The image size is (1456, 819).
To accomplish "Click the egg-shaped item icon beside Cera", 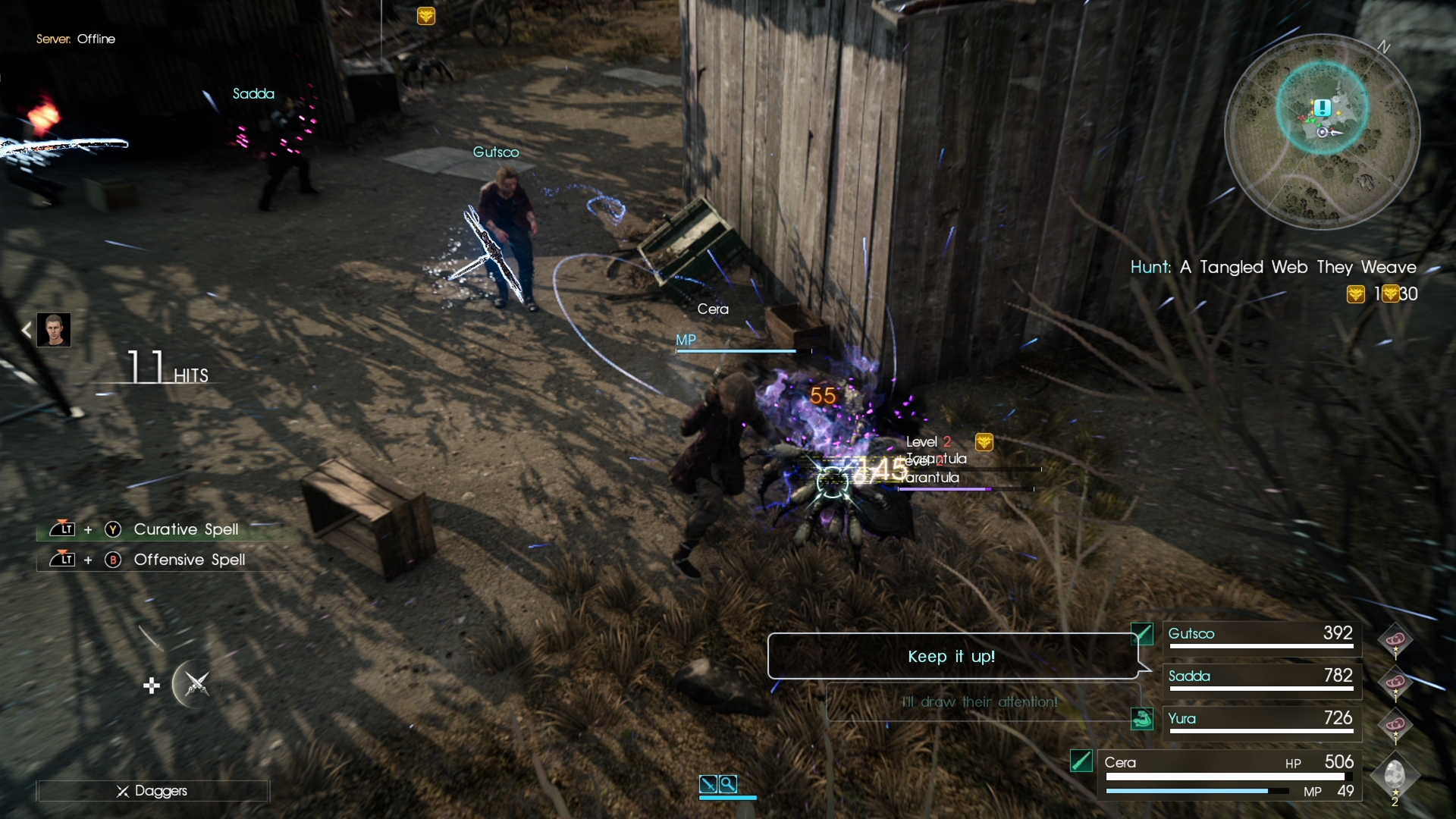I will 1395,774.
